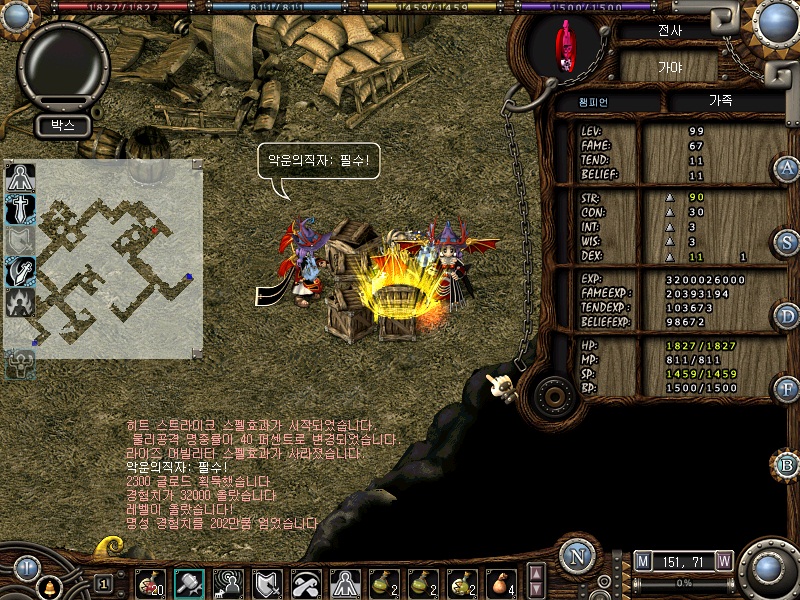This screenshot has width=800, height=600.
Task: Activate the shield skill in the hotbar
Action: (267, 582)
